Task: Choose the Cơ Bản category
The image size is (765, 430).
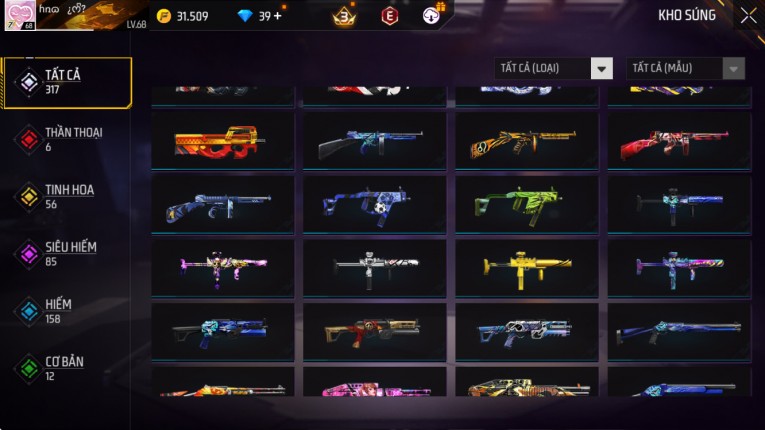Action: 67,367
